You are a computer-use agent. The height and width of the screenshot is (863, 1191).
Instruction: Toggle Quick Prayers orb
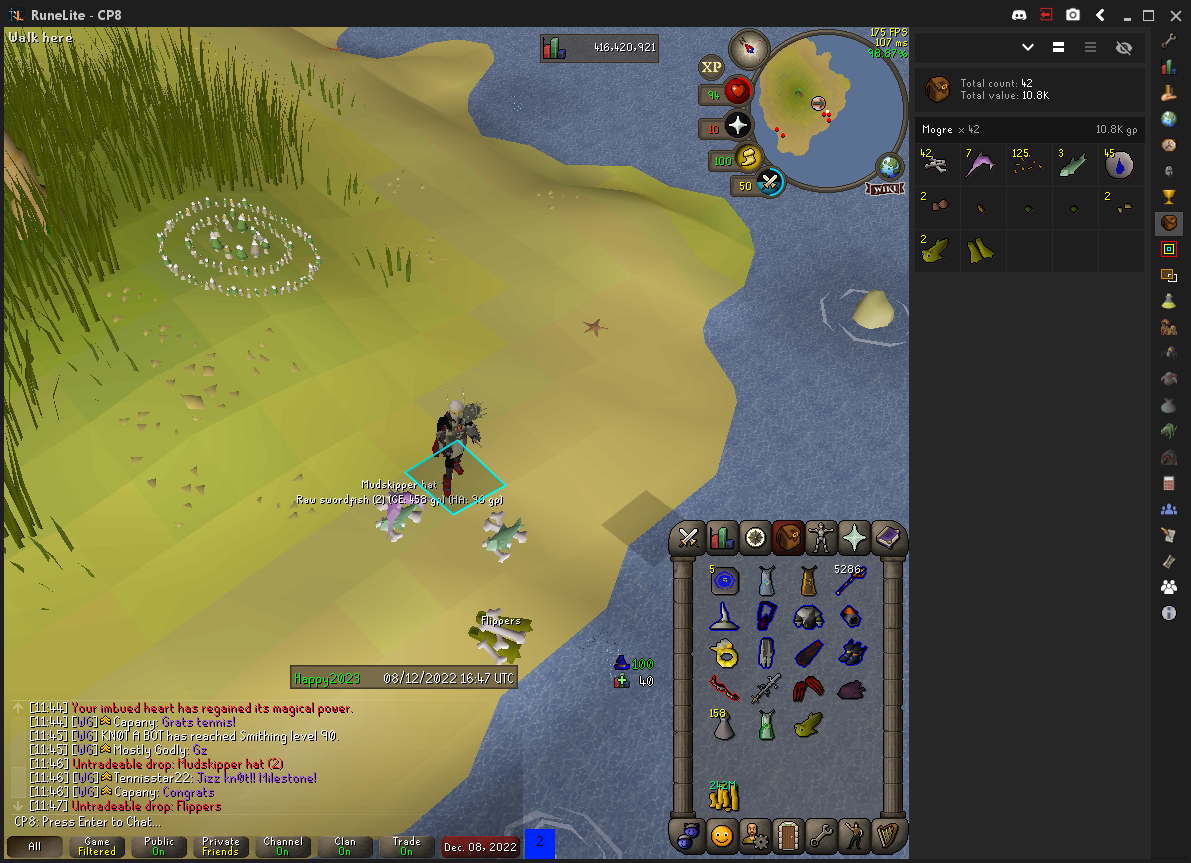pos(738,126)
